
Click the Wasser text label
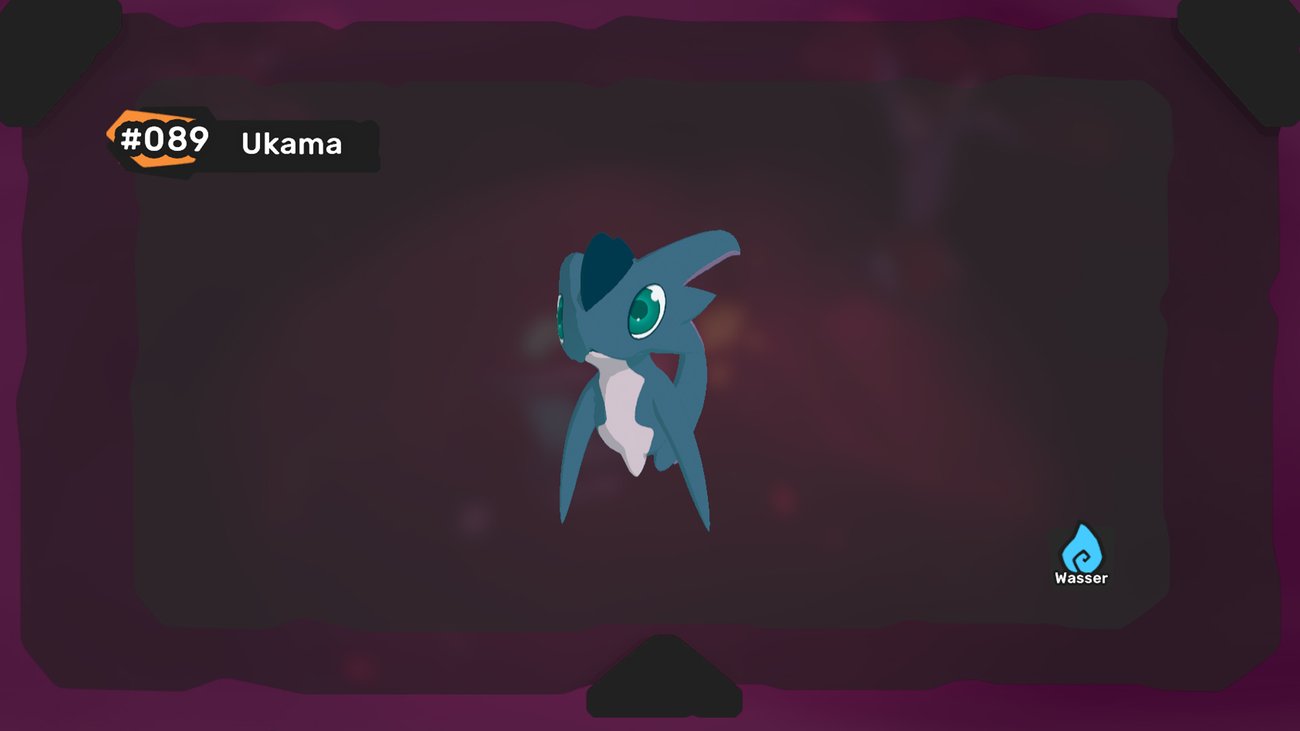(x=1079, y=576)
